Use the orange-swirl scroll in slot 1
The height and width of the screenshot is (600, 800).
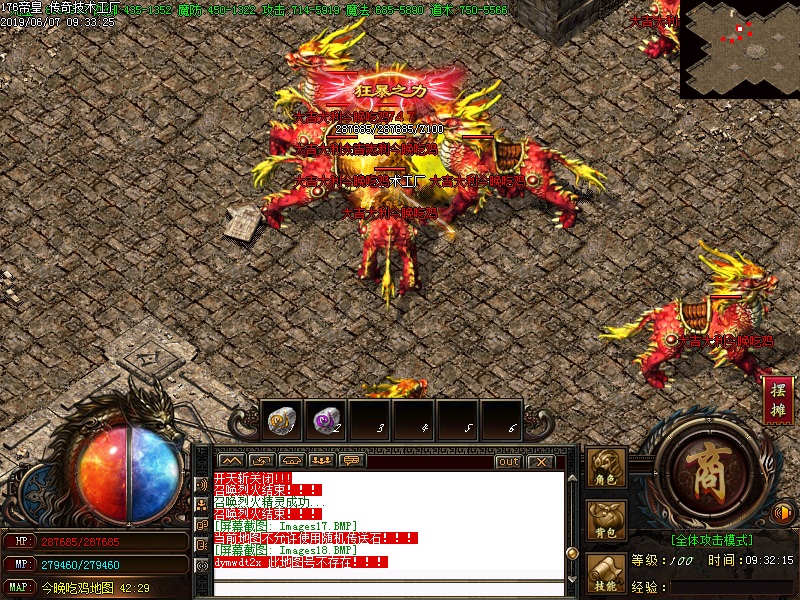[281, 421]
